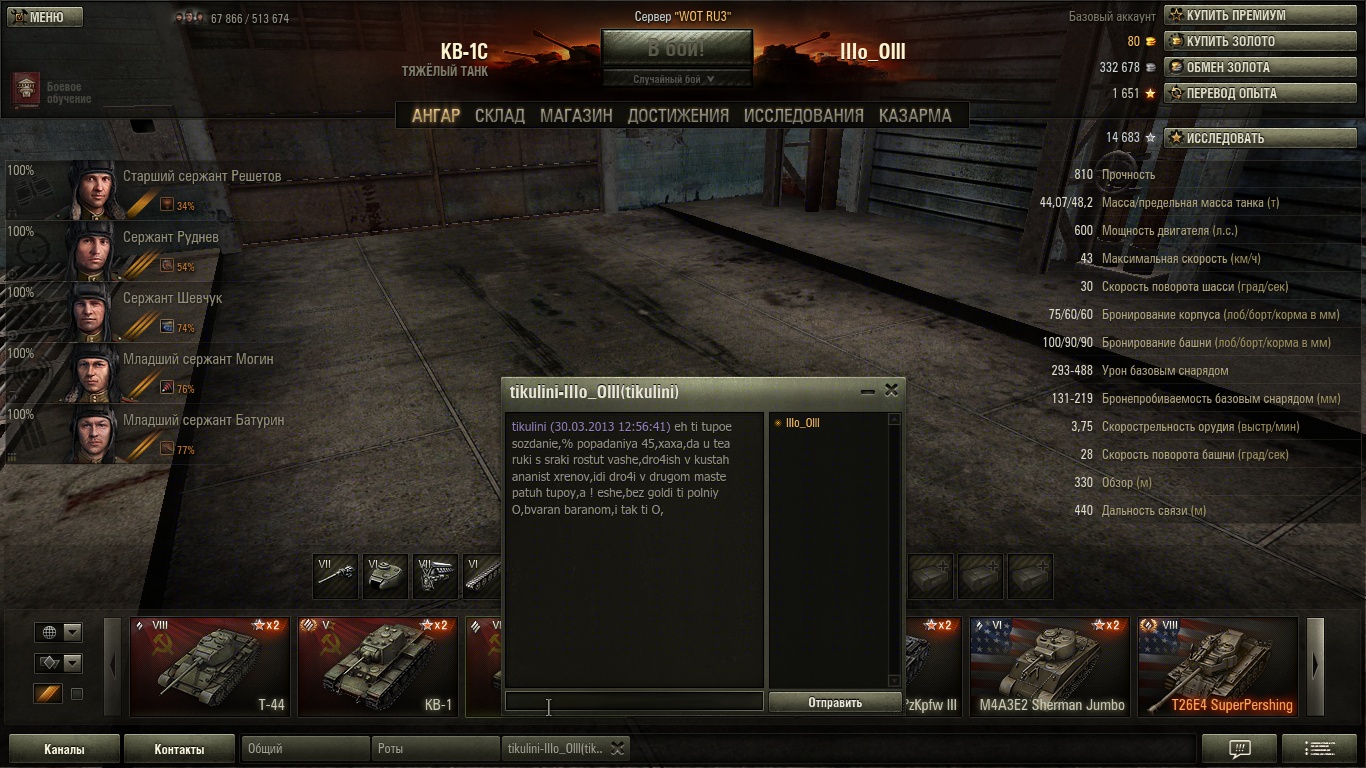The width and height of the screenshot is (1366, 768).
Task: Open the Контакты contacts list
Action: coord(179,749)
